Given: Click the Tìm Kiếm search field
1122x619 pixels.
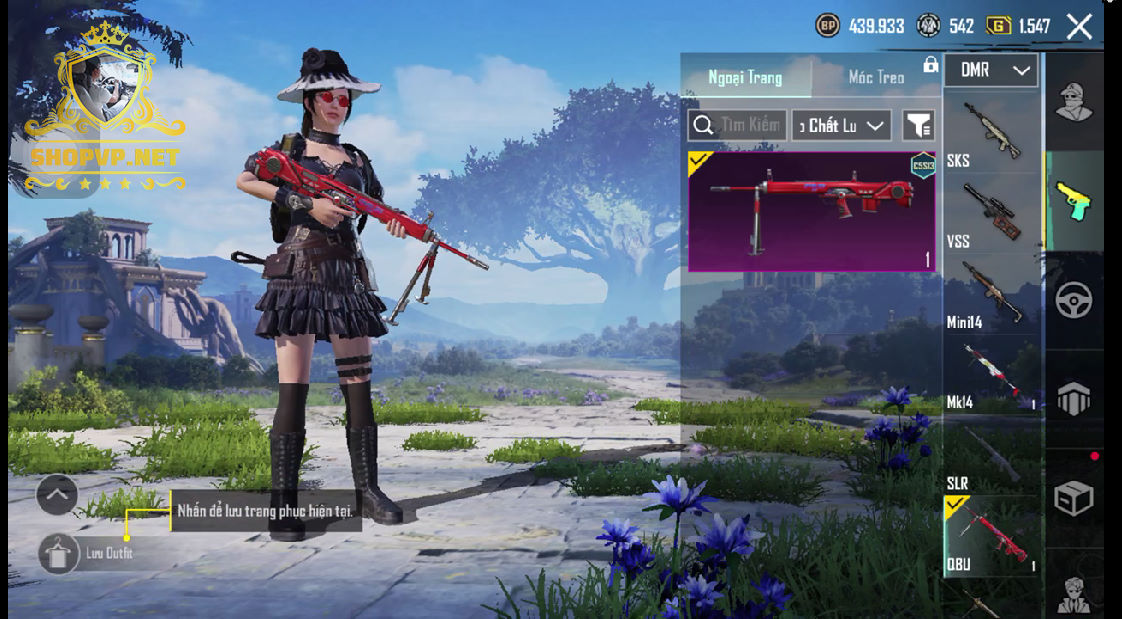Looking at the screenshot, I should click(738, 125).
